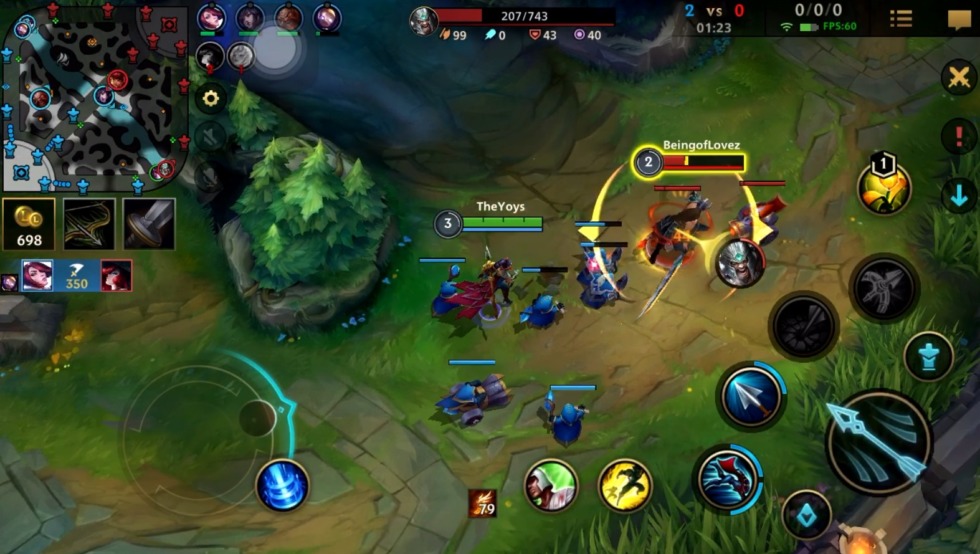
Task: Open the gear settings button
Action: pyautogui.click(x=210, y=98)
